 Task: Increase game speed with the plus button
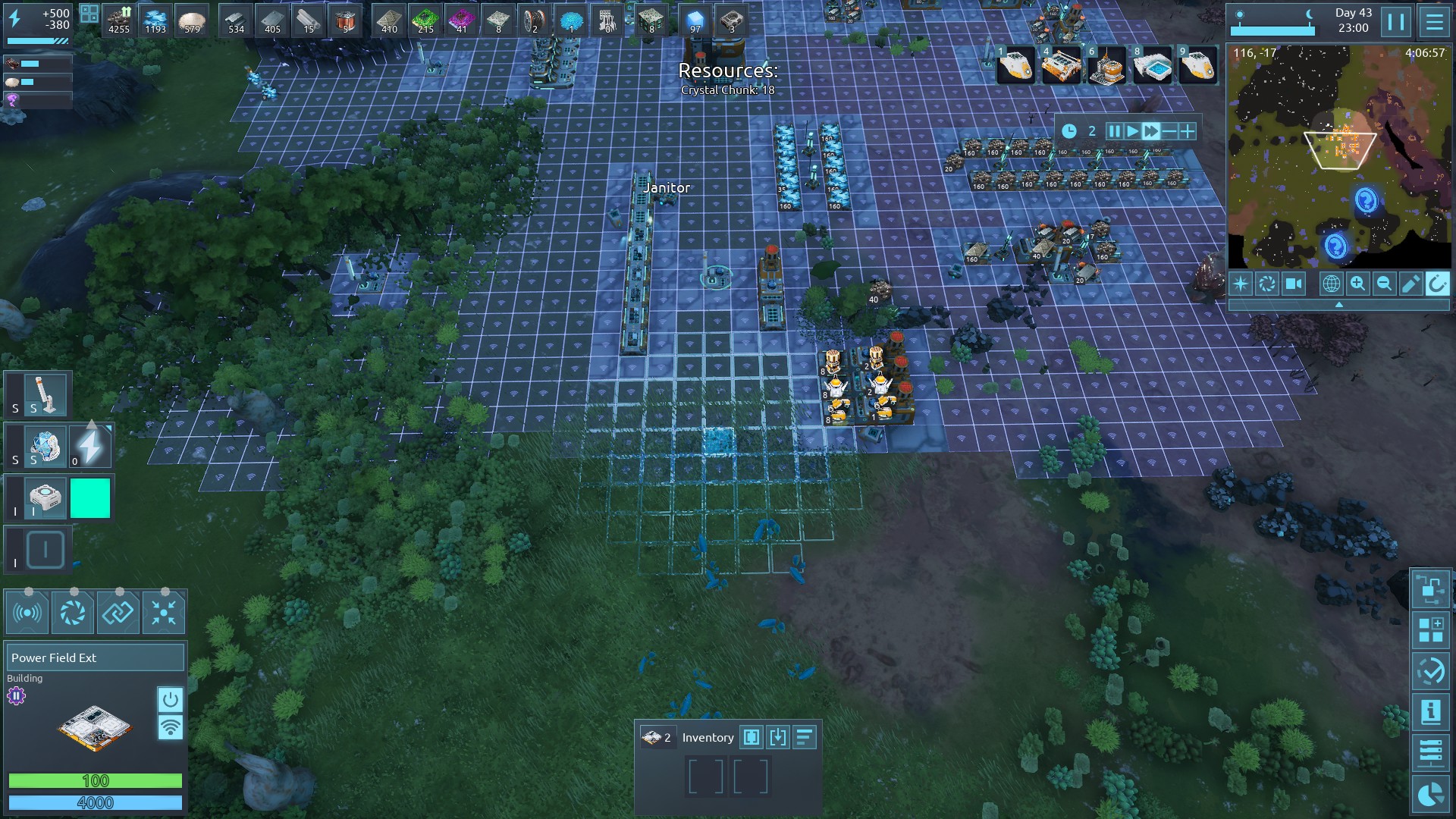1187,131
